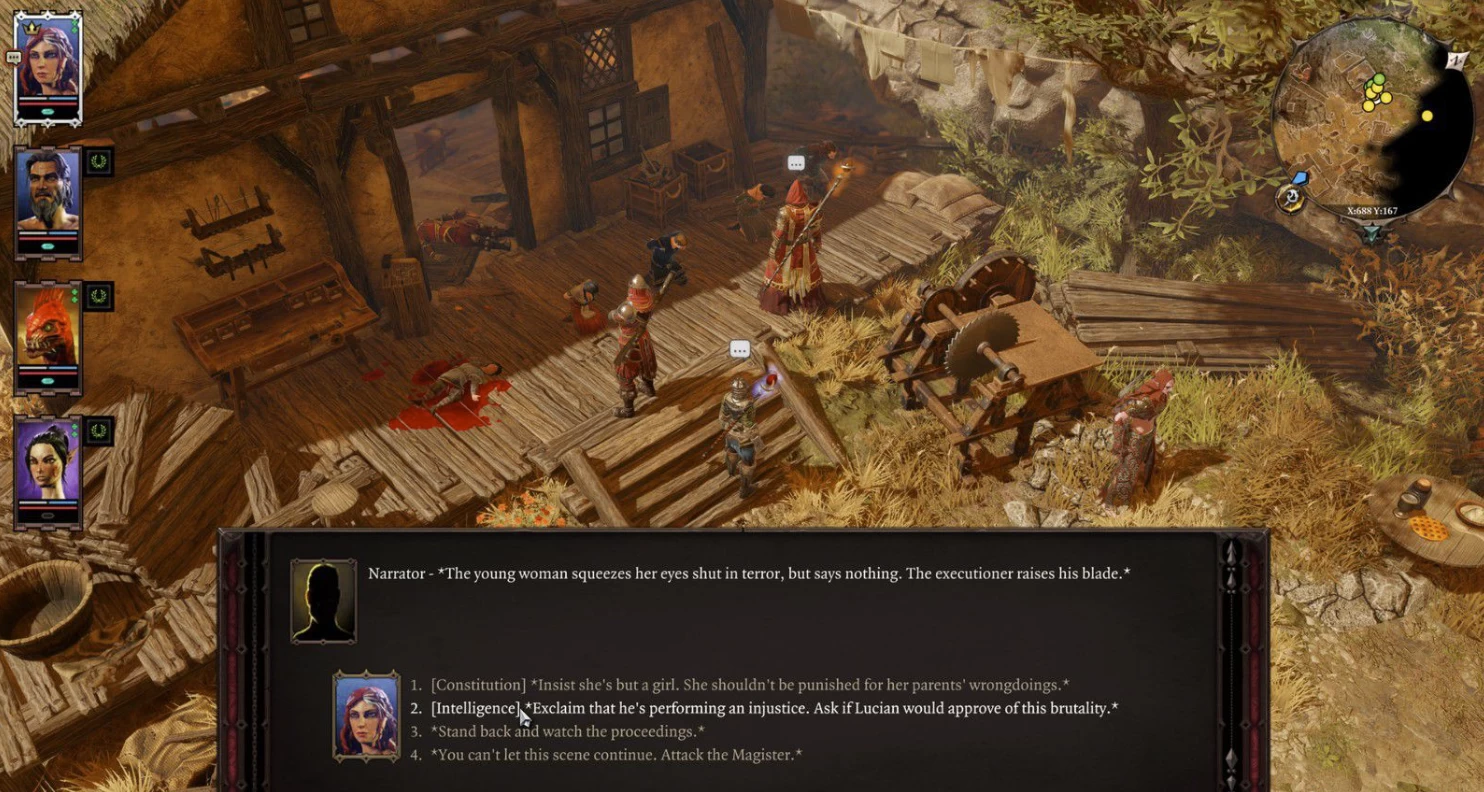Choose the Constitution reply about the girl

point(749,685)
